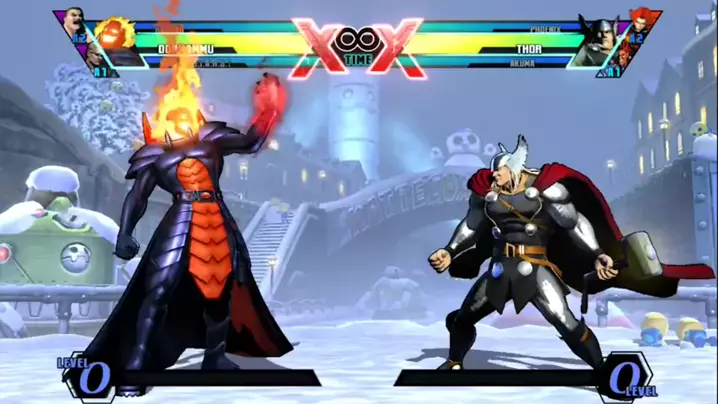Image resolution: width=718 pixels, height=404 pixels.
Task: Choose the Phoenix A2 assist portrait
Action: [638, 20]
